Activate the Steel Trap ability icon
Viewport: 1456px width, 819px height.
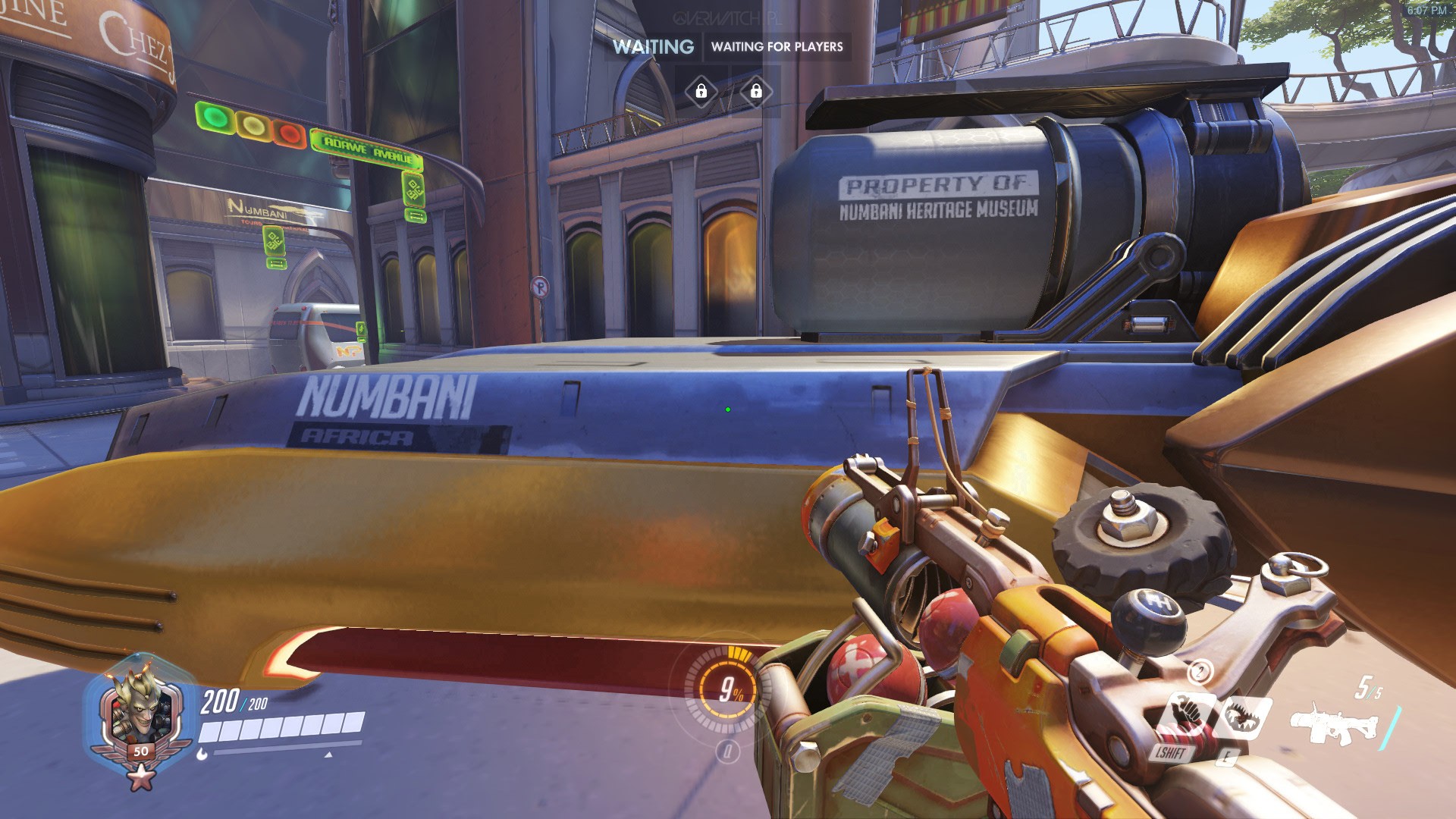coord(1244,716)
